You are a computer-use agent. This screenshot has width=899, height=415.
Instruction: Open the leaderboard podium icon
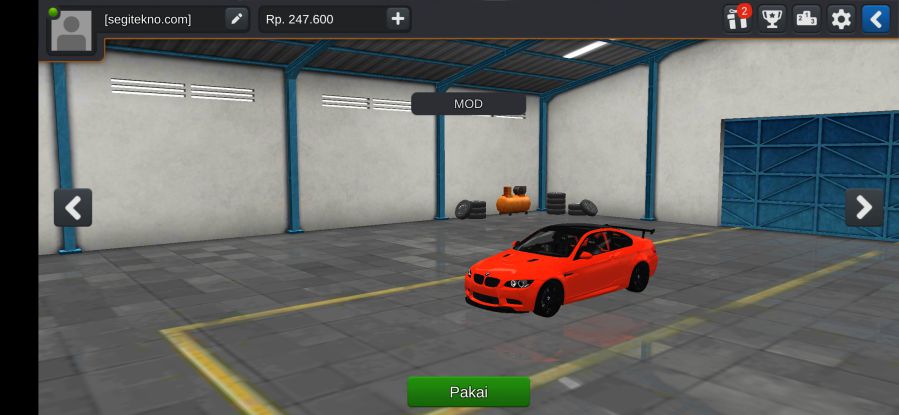[806, 19]
